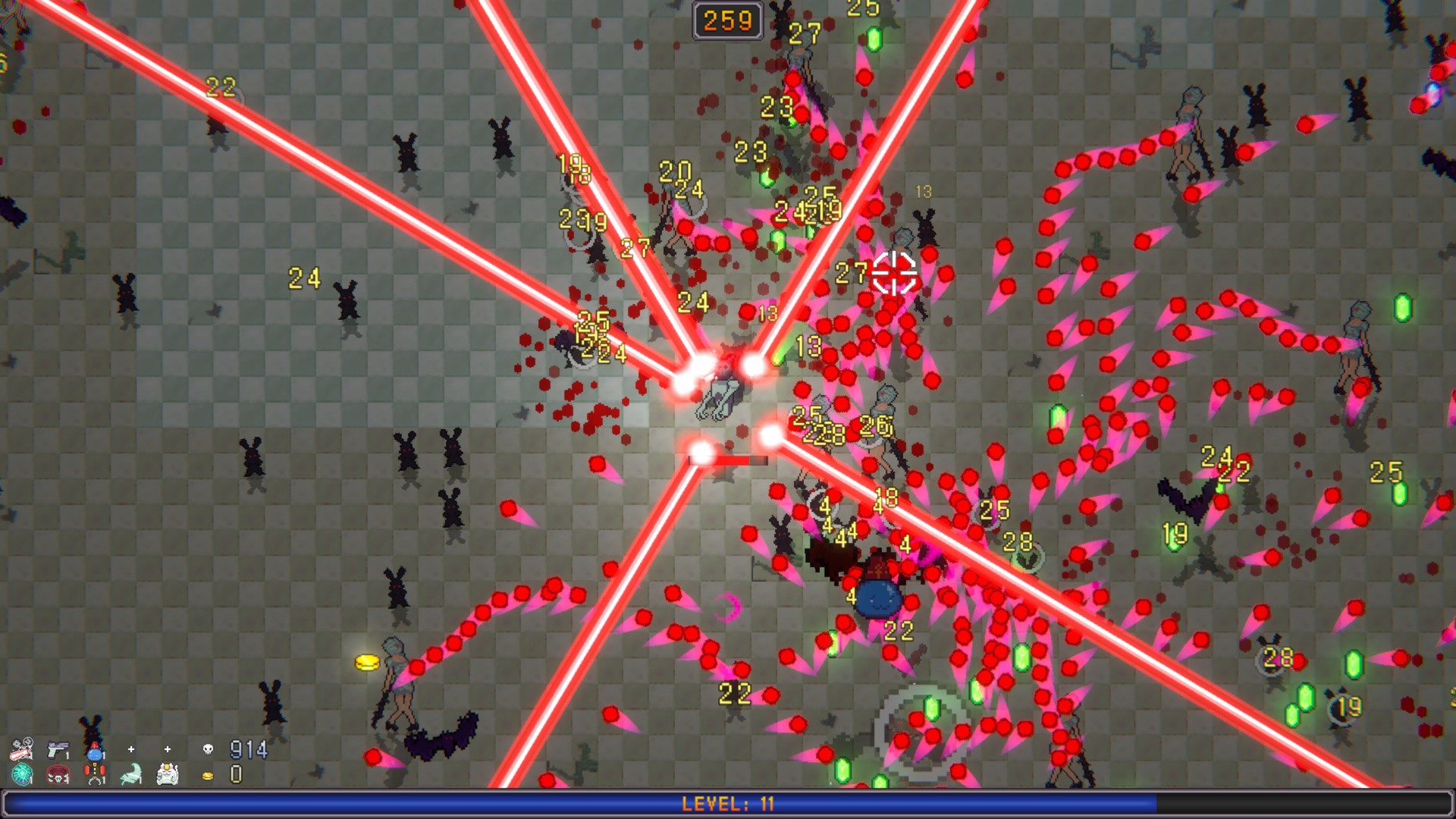The height and width of the screenshot is (819, 1456).
Task: Click the second empty weapon slot plus
Action: click(x=167, y=749)
